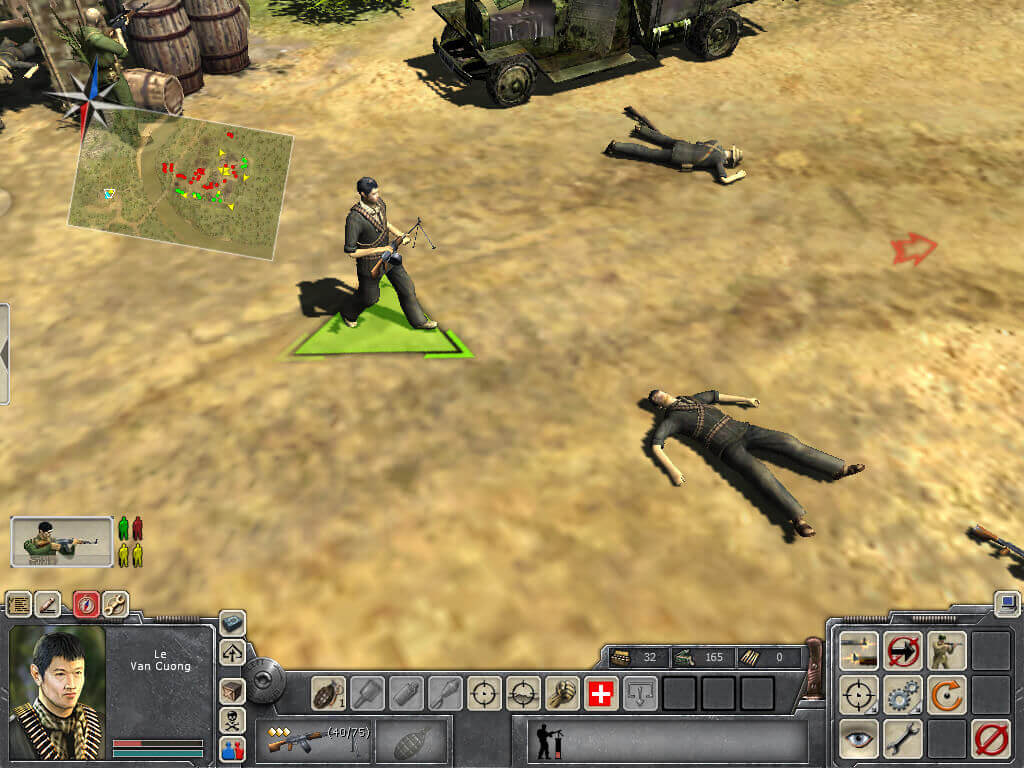This screenshot has width=1024, height=768.
Task: Click the tilted minimap overlay
Action: [181, 185]
